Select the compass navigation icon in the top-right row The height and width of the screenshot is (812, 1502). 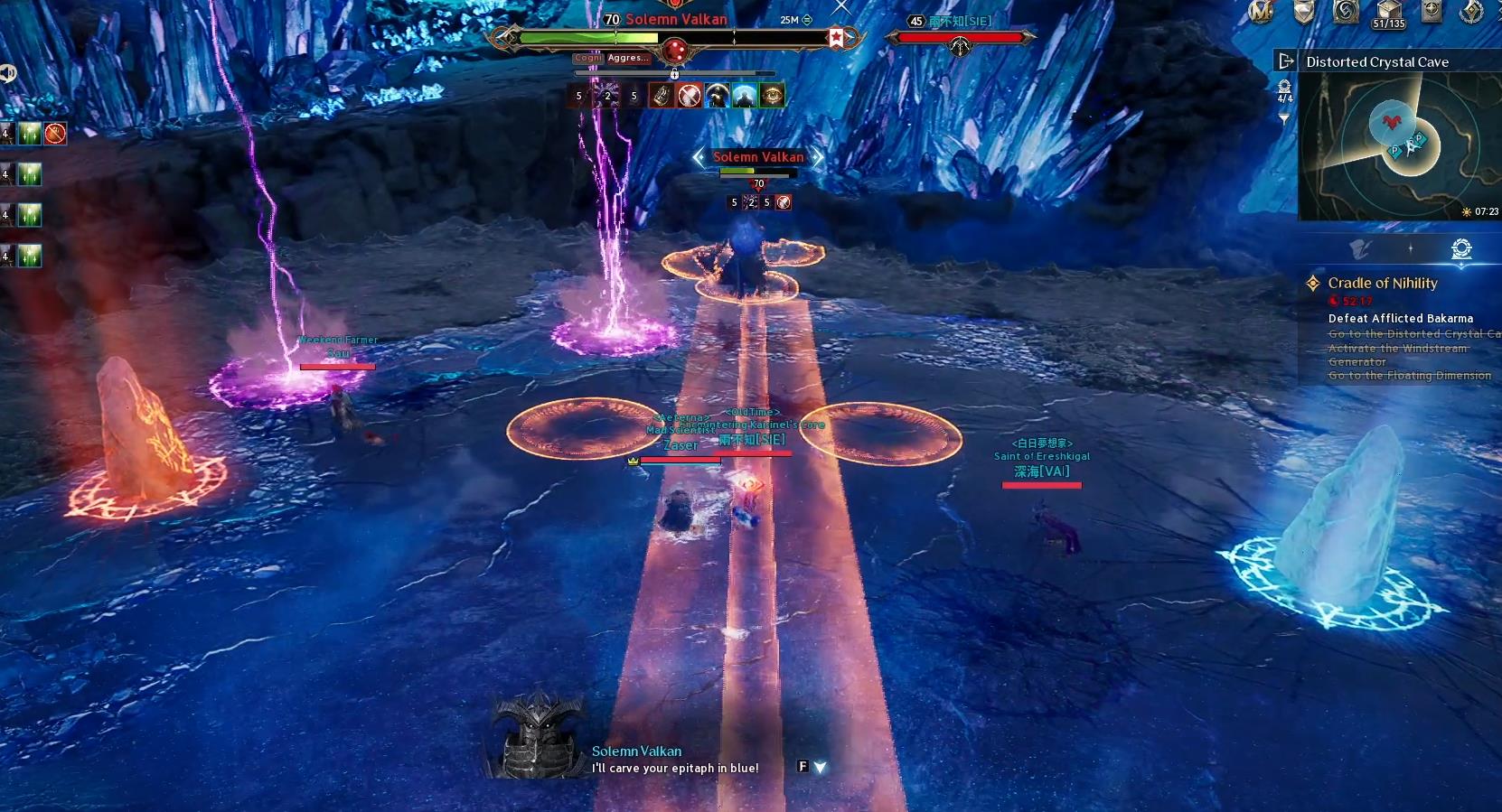pyautogui.click(x=1431, y=11)
